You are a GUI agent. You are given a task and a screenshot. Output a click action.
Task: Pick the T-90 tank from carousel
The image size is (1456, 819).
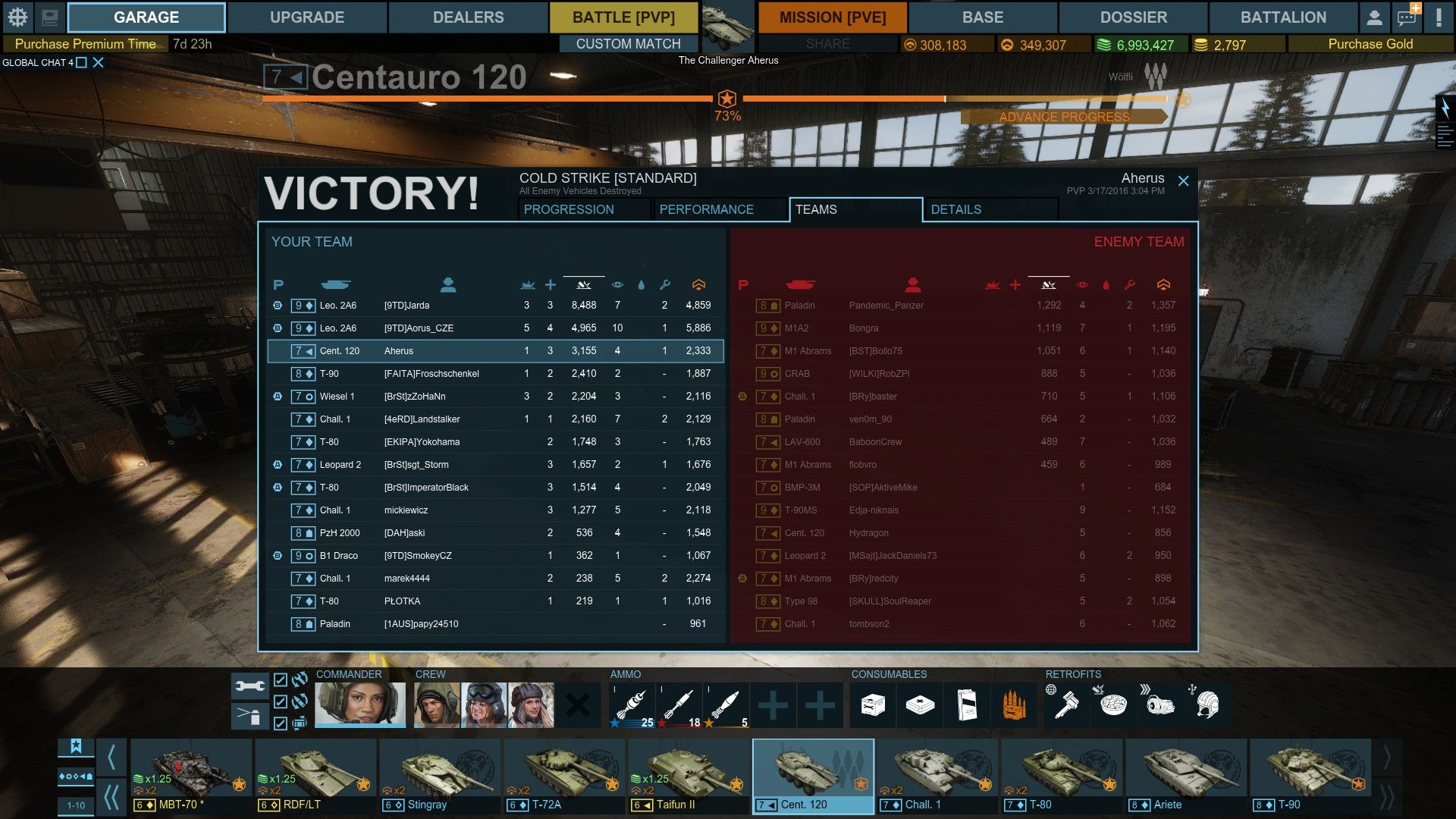pyautogui.click(x=1310, y=777)
